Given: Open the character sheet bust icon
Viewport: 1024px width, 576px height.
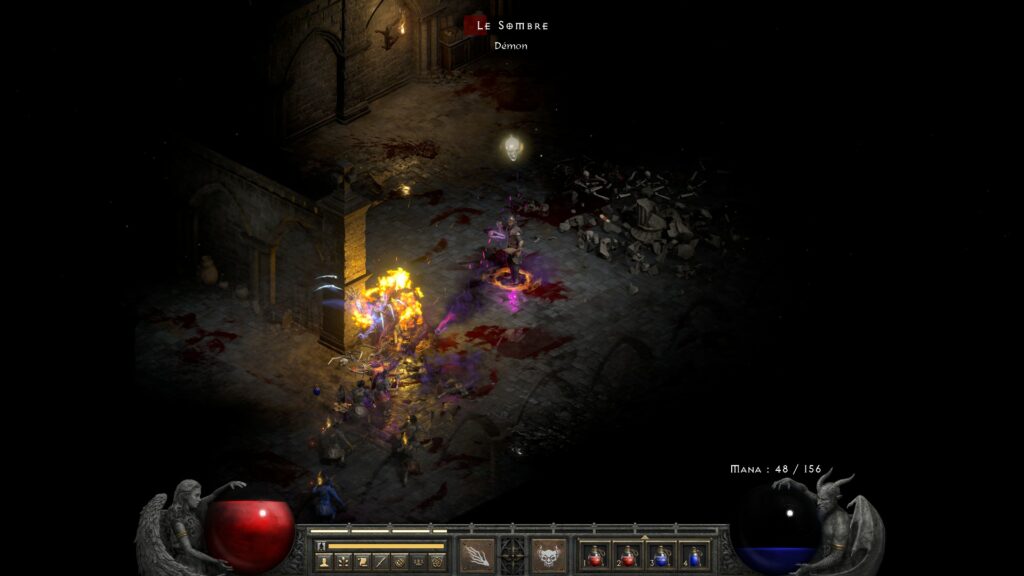Looking at the screenshot, I should (325, 562).
